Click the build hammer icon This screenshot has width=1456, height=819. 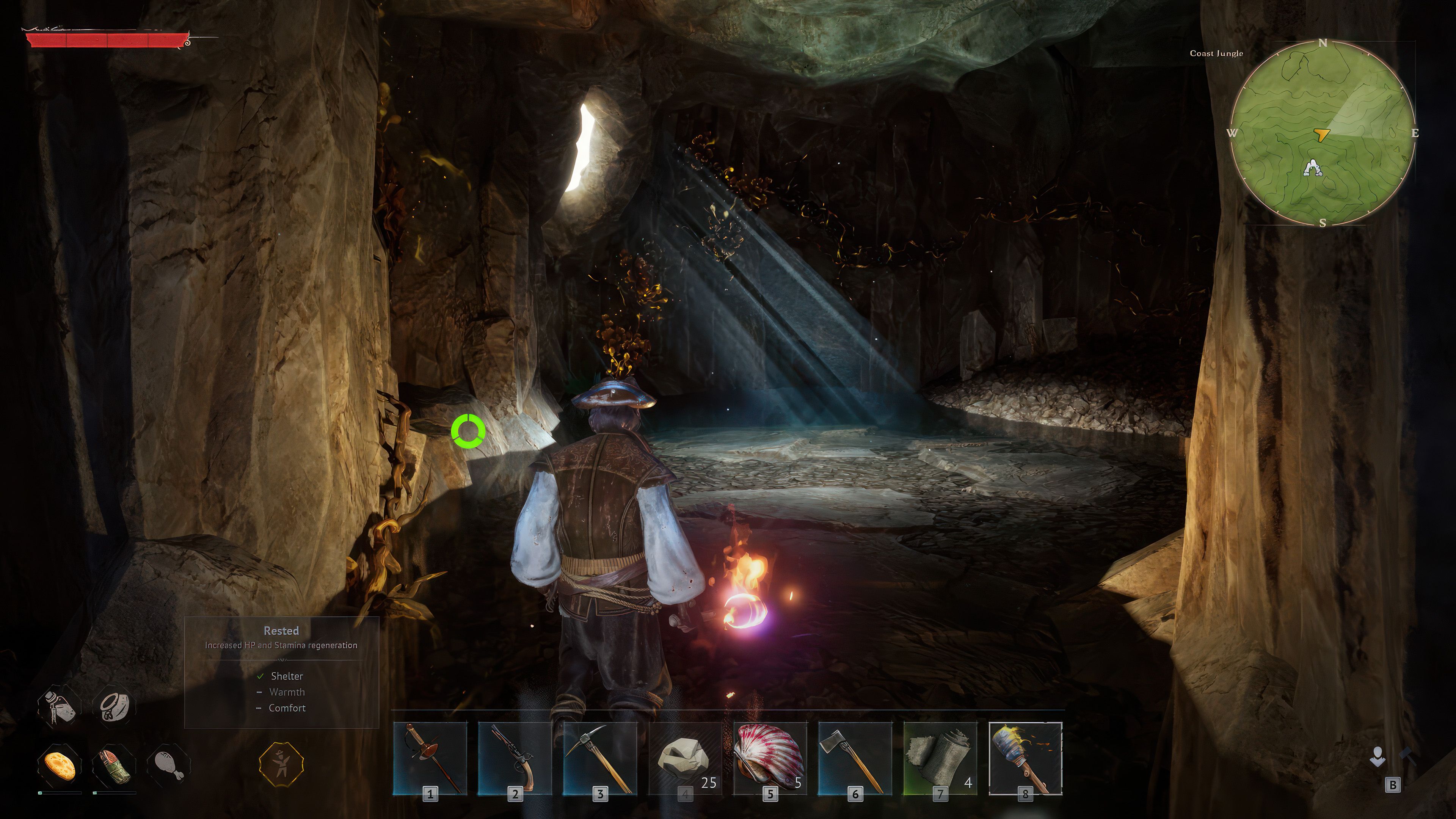click(x=1407, y=756)
